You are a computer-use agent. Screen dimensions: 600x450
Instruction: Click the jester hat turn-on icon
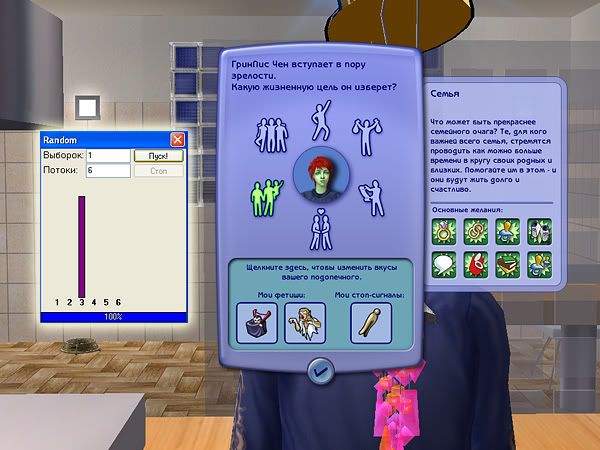tap(259, 323)
